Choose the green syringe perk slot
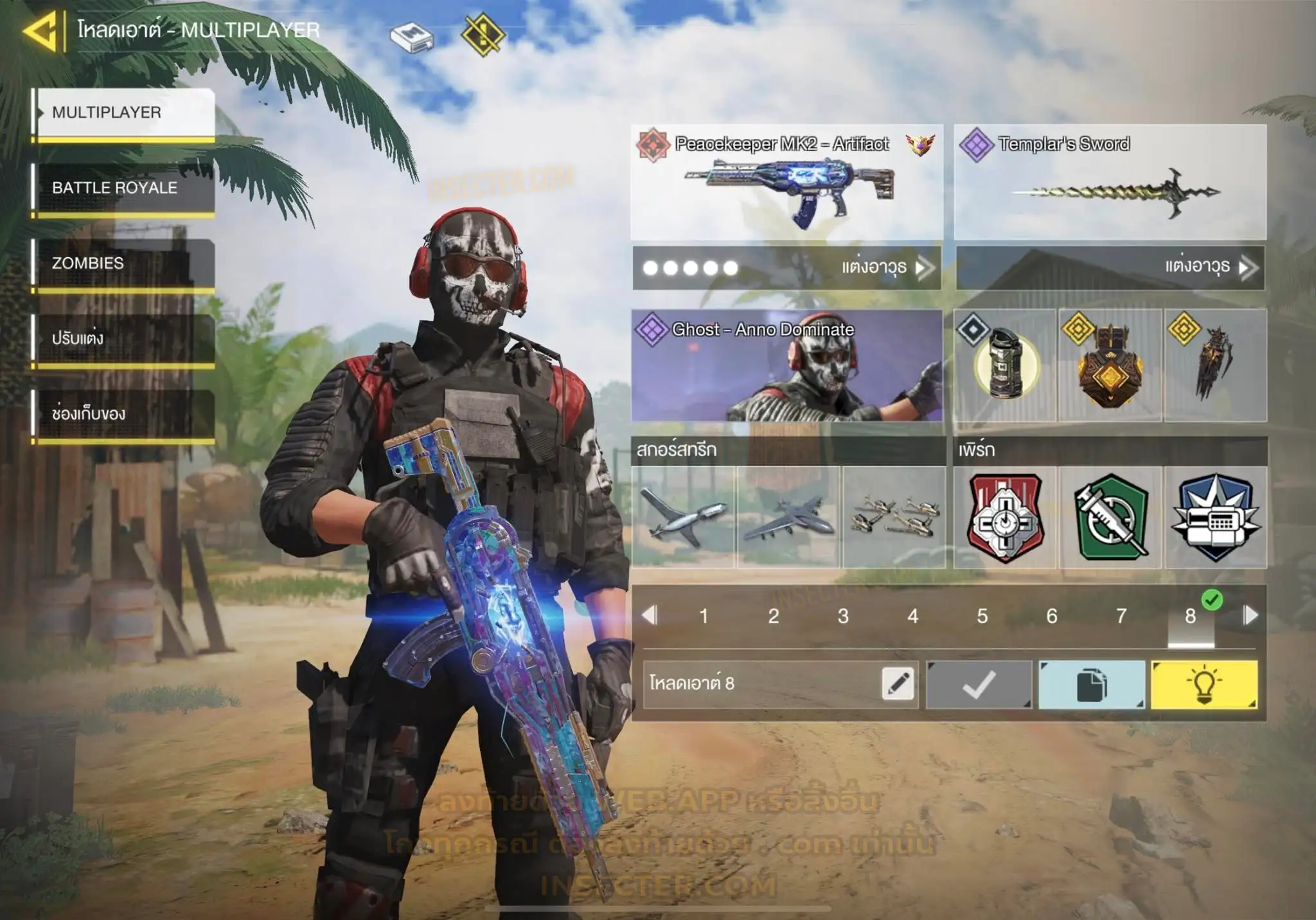 (x=1110, y=517)
